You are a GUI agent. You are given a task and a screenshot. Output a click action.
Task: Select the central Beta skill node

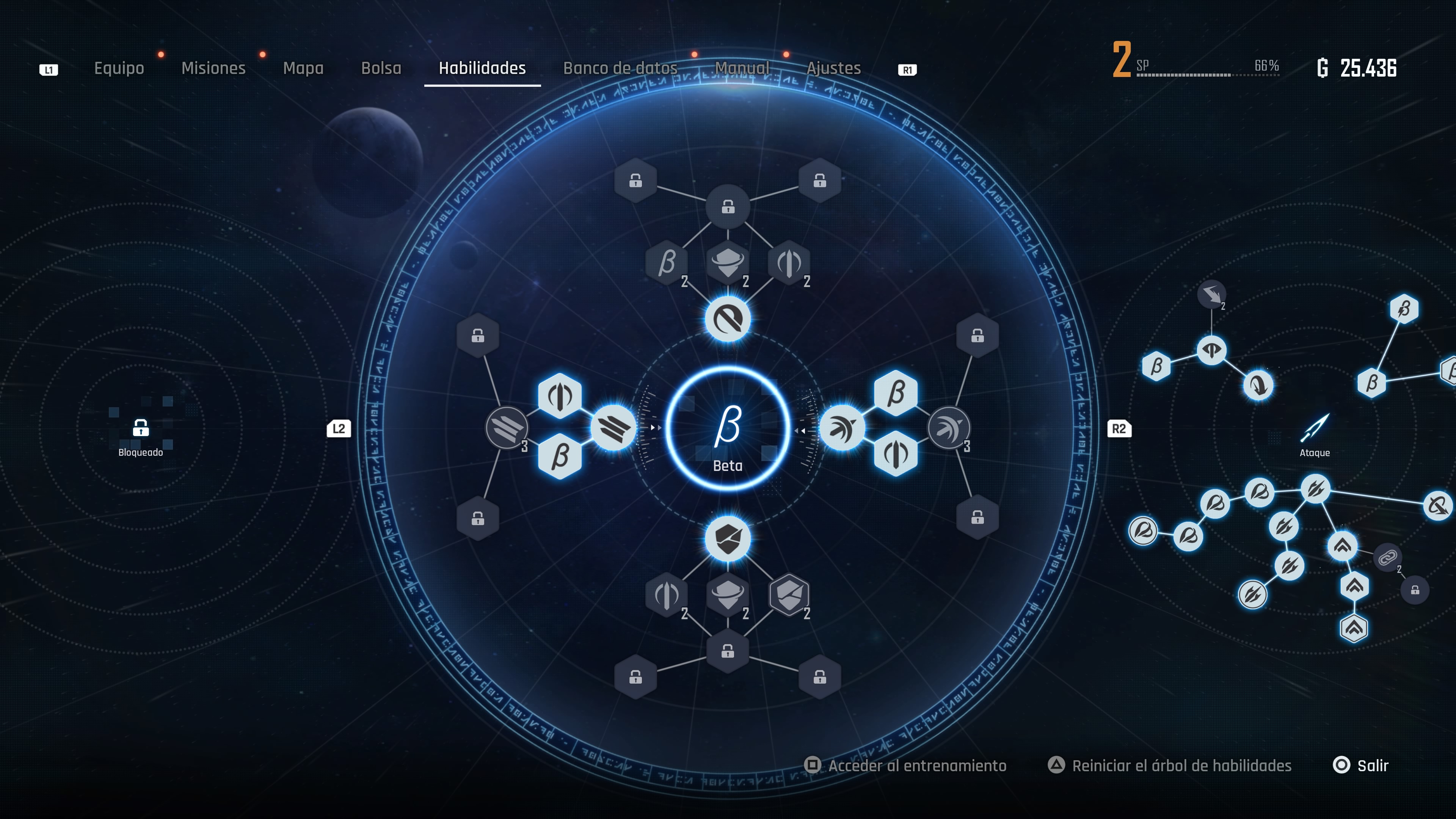pos(728,428)
